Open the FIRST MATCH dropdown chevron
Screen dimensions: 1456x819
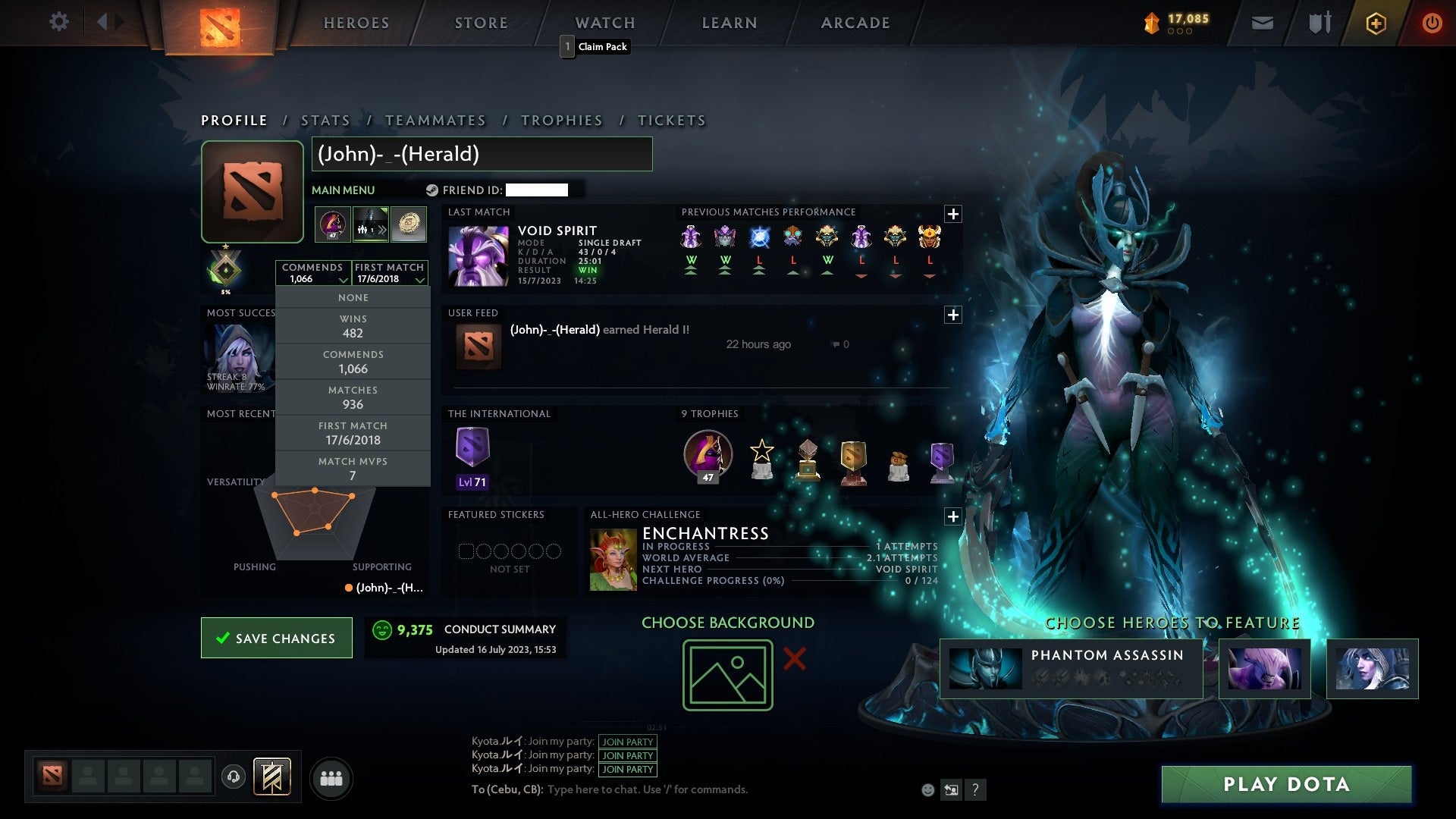pyautogui.click(x=418, y=279)
